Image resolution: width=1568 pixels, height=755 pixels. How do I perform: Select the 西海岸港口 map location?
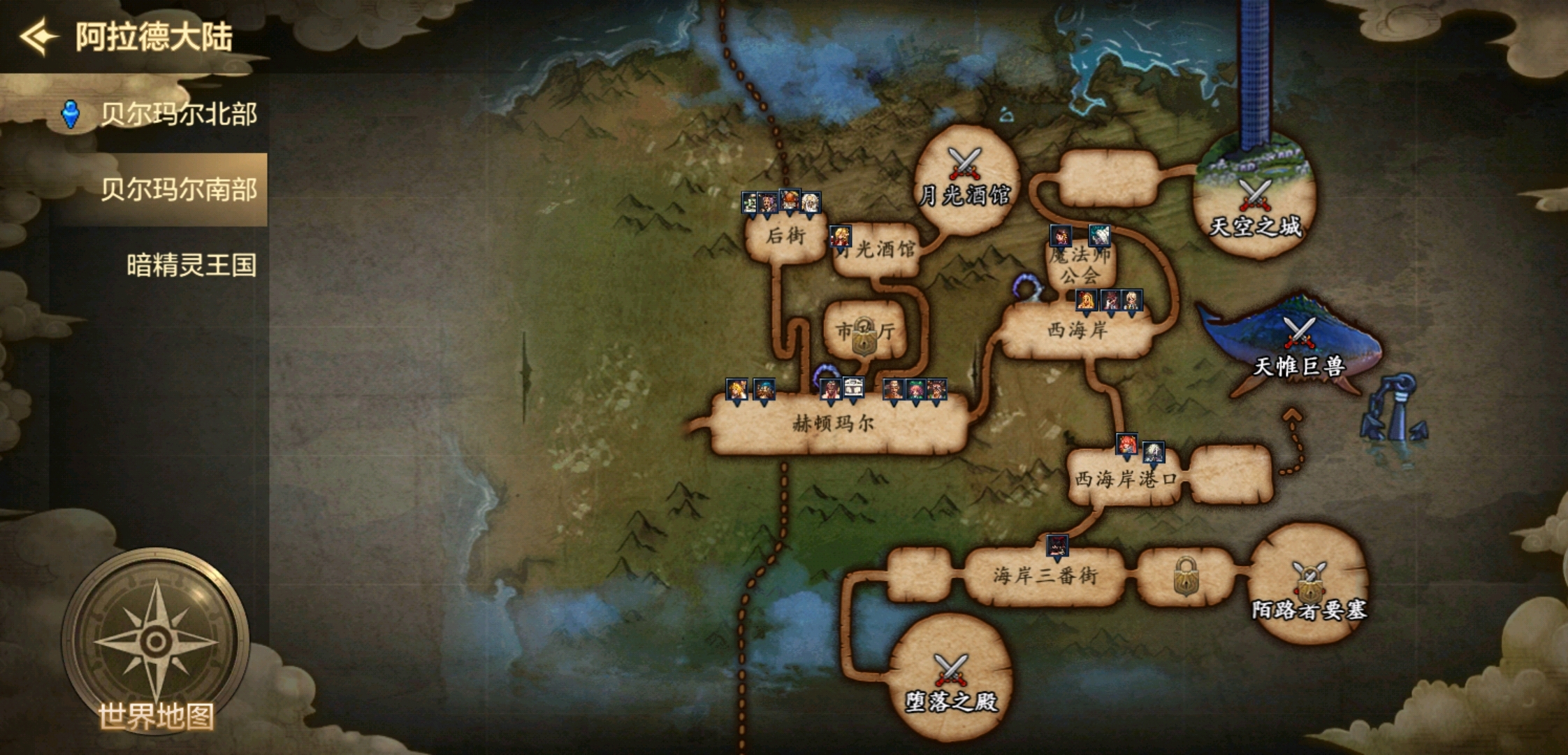click(x=1125, y=479)
